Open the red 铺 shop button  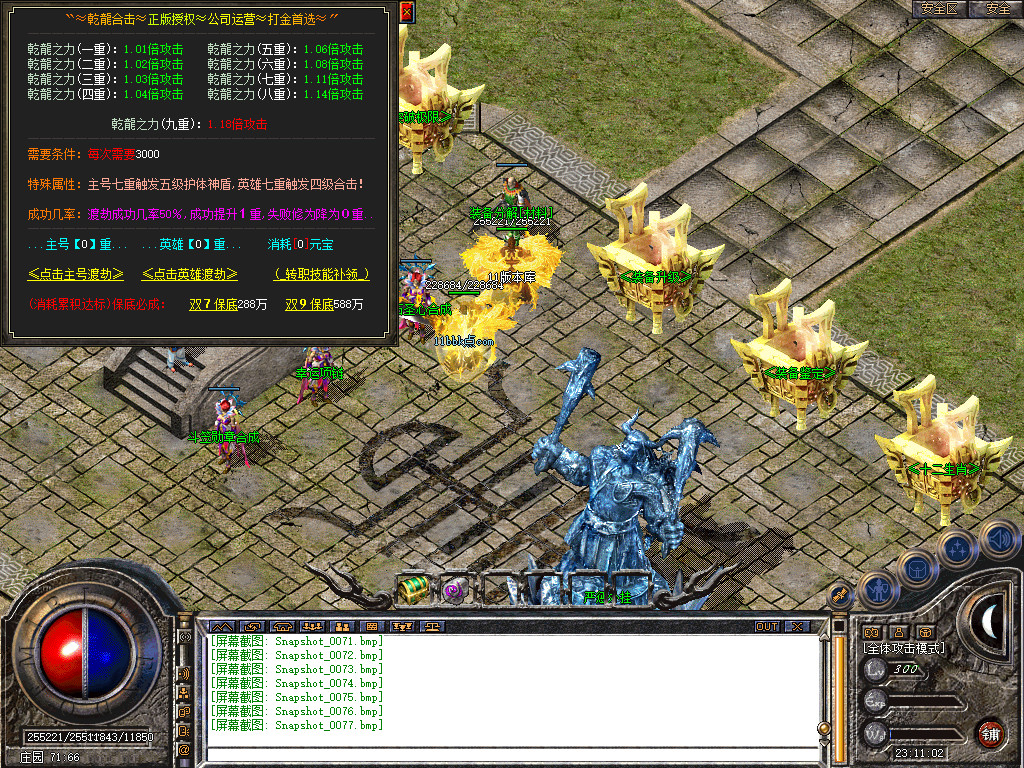(991, 732)
